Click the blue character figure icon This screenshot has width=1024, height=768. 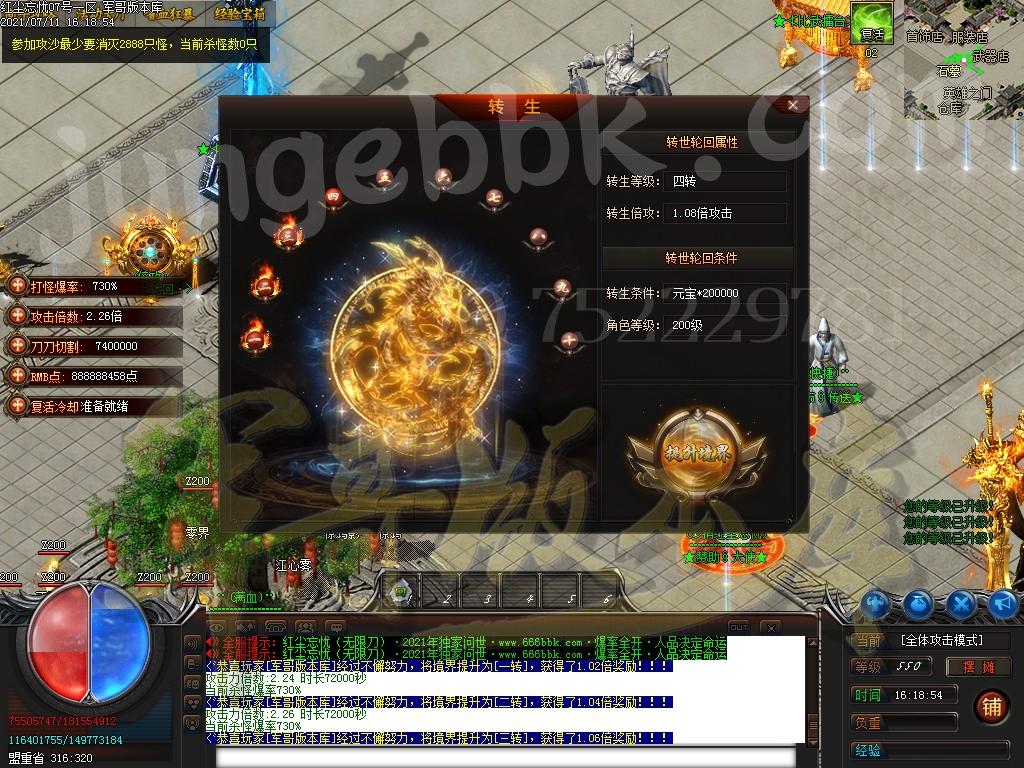tap(877, 603)
